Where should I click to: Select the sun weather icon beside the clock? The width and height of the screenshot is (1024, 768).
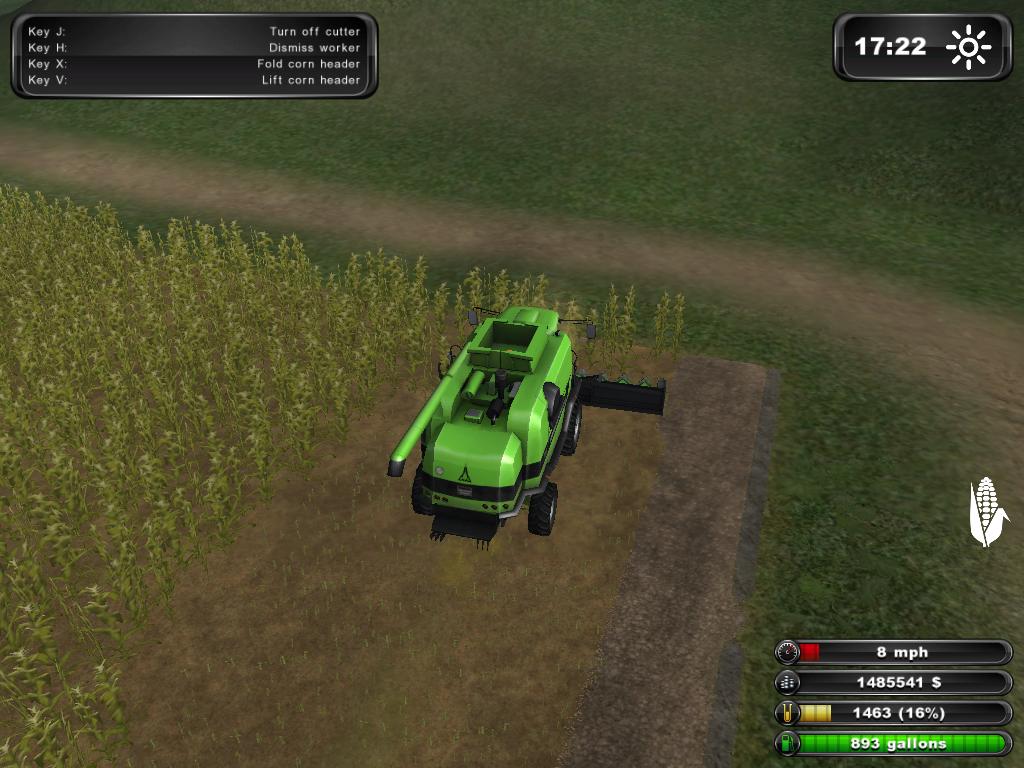(x=968, y=47)
